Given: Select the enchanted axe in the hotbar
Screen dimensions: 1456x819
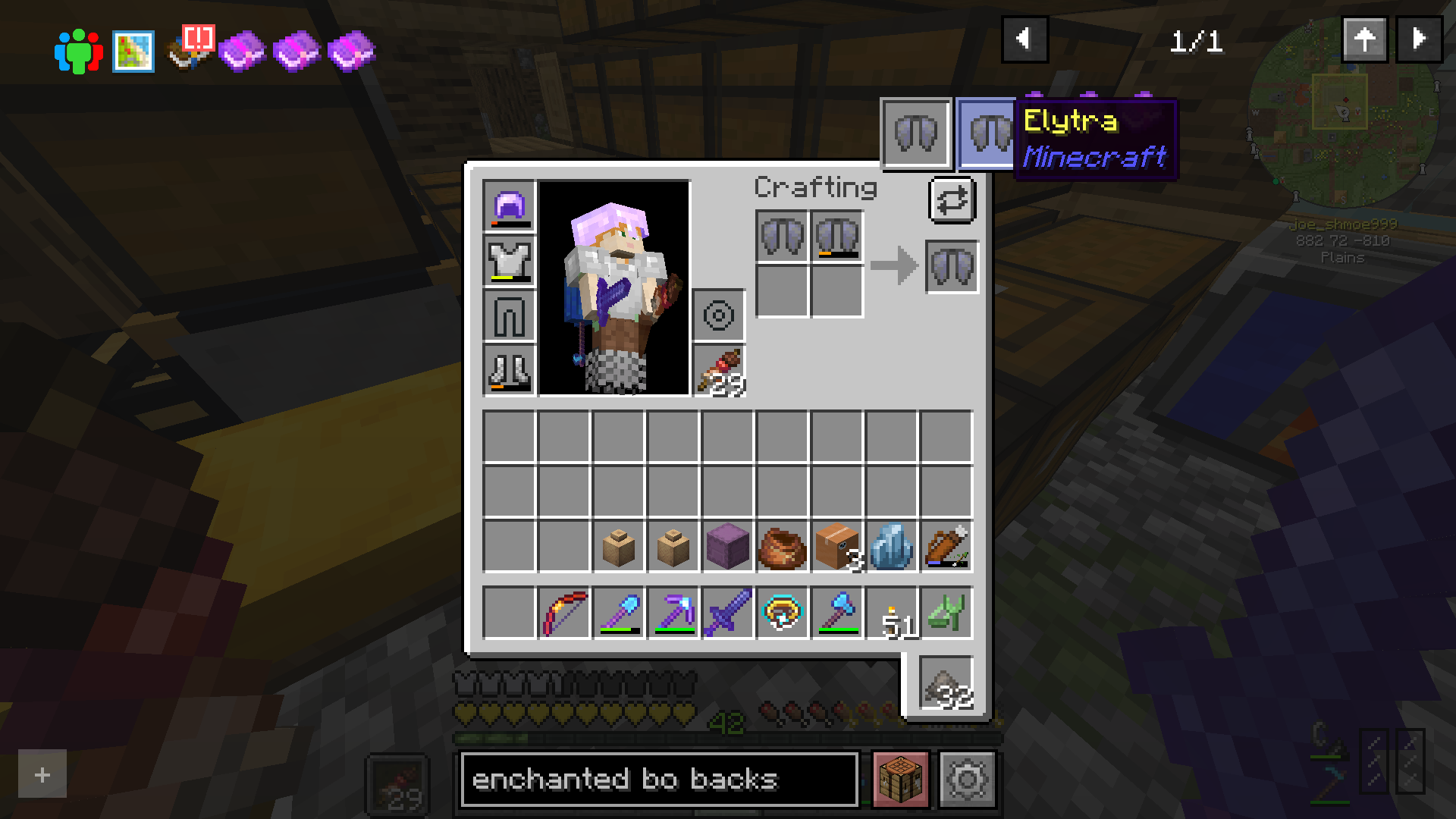Looking at the screenshot, I should (x=836, y=613).
